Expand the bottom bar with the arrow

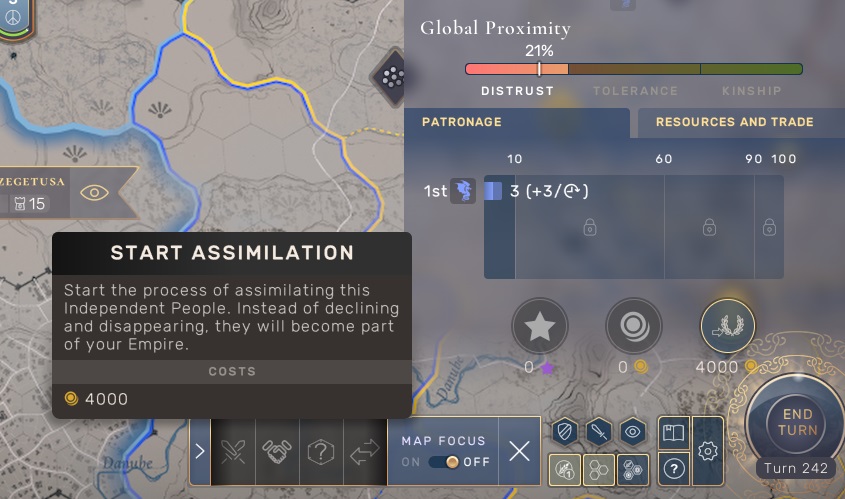point(200,451)
